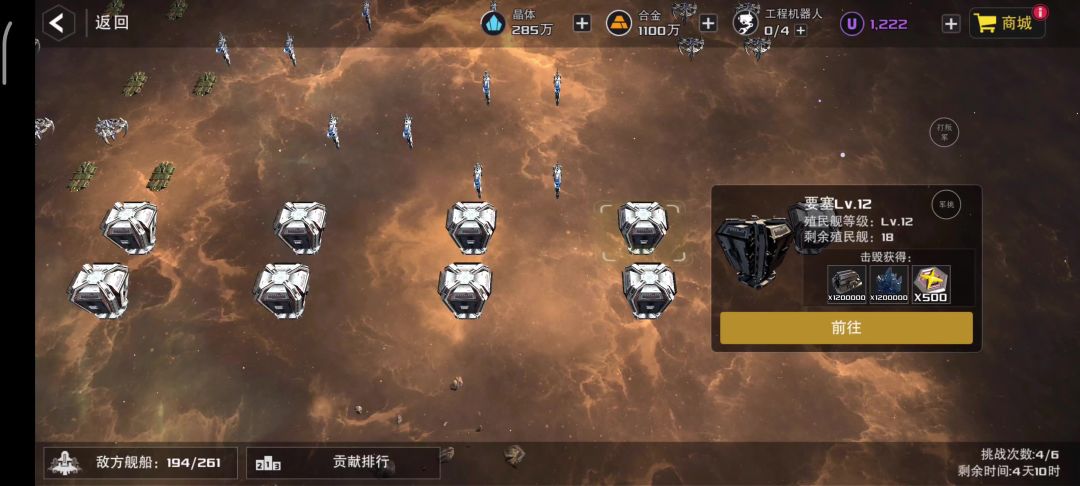Tap the yellow 前往 button

pyautogui.click(x=846, y=328)
